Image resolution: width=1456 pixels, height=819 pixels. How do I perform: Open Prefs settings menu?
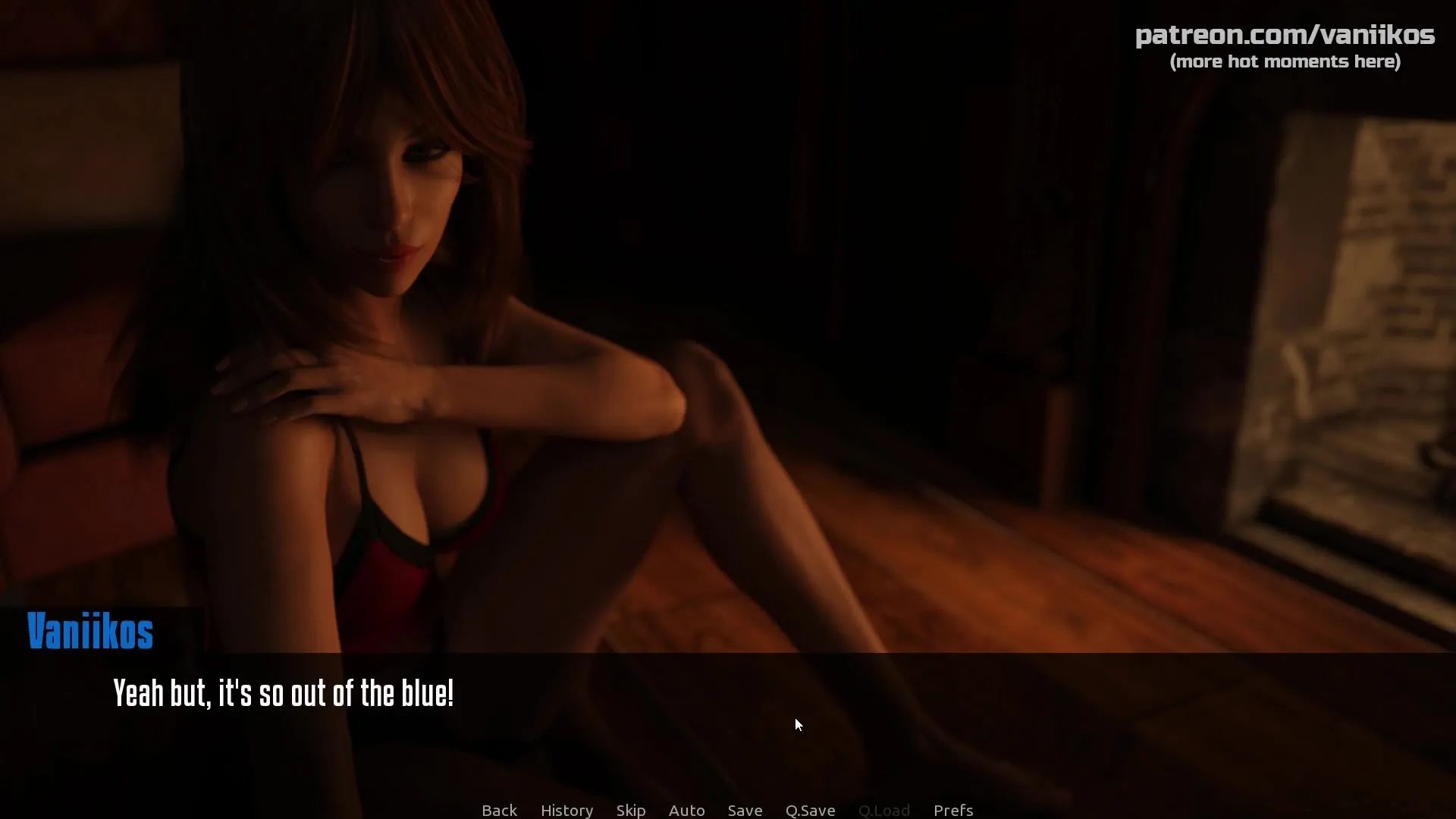click(x=953, y=810)
